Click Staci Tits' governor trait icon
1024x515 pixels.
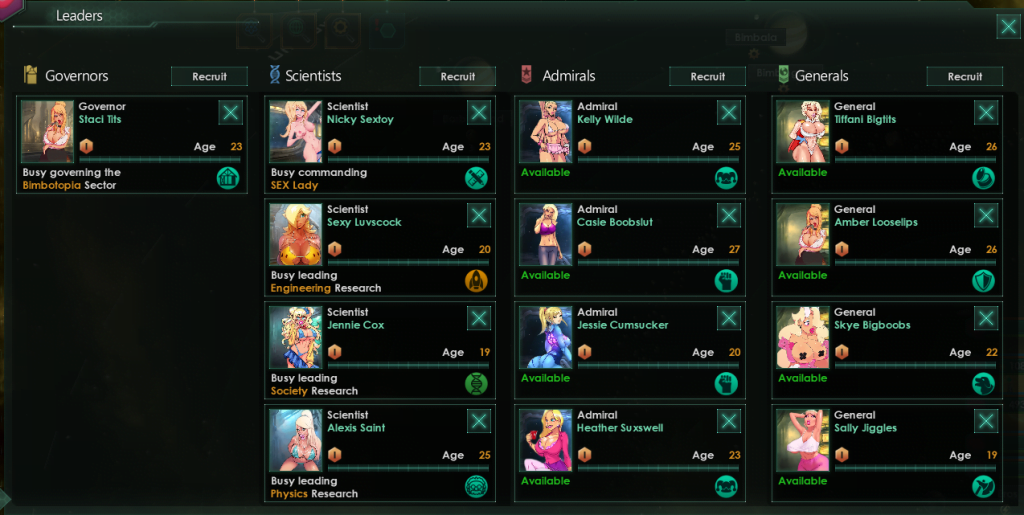pos(228,178)
